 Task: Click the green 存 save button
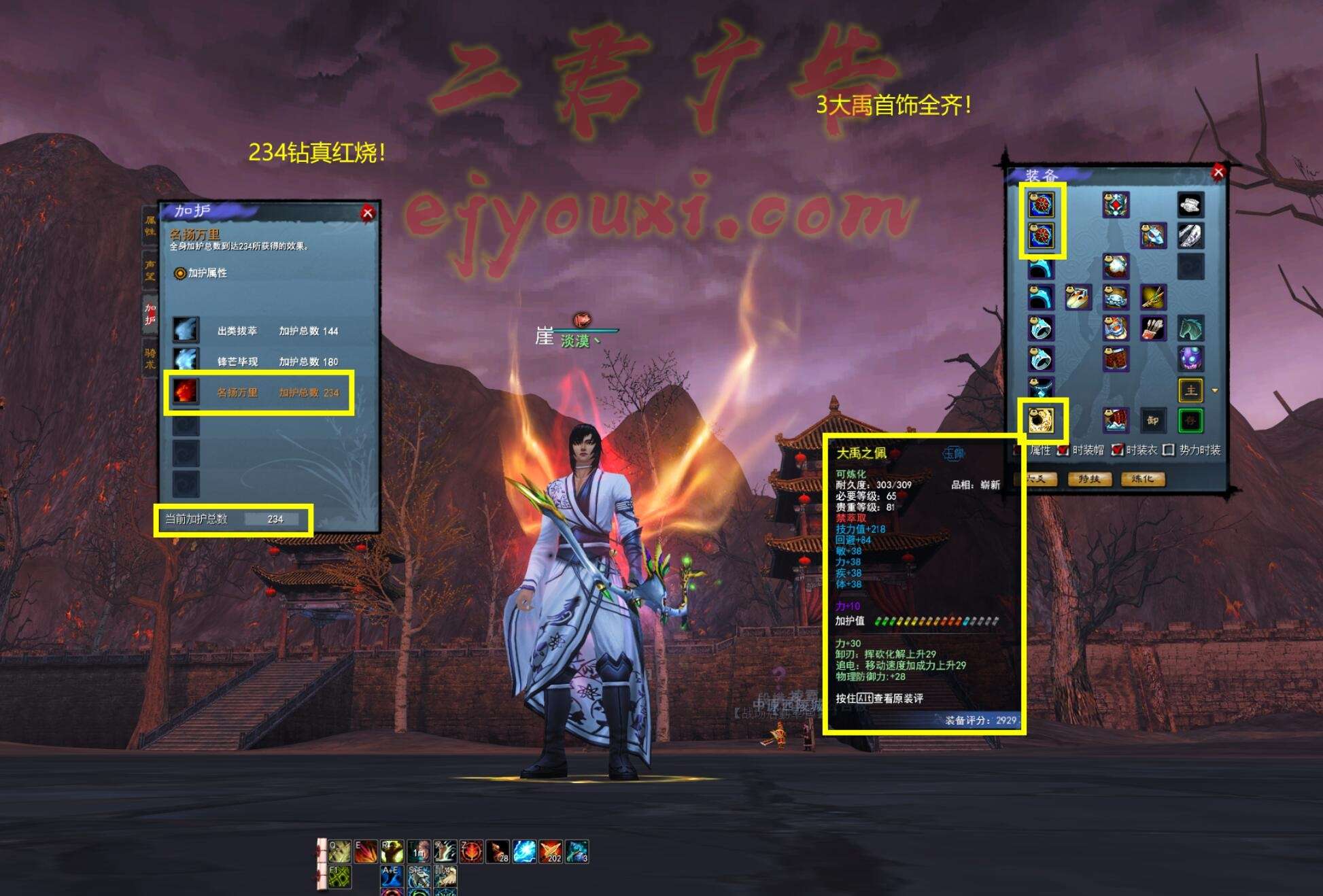click(x=1190, y=420)
